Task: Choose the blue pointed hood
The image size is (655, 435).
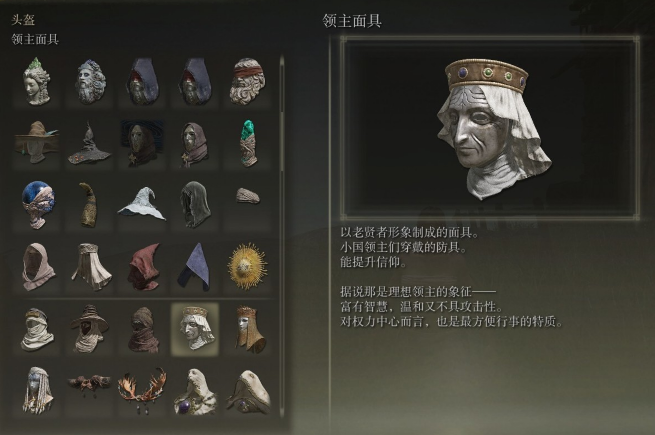Action: point(194,266)
